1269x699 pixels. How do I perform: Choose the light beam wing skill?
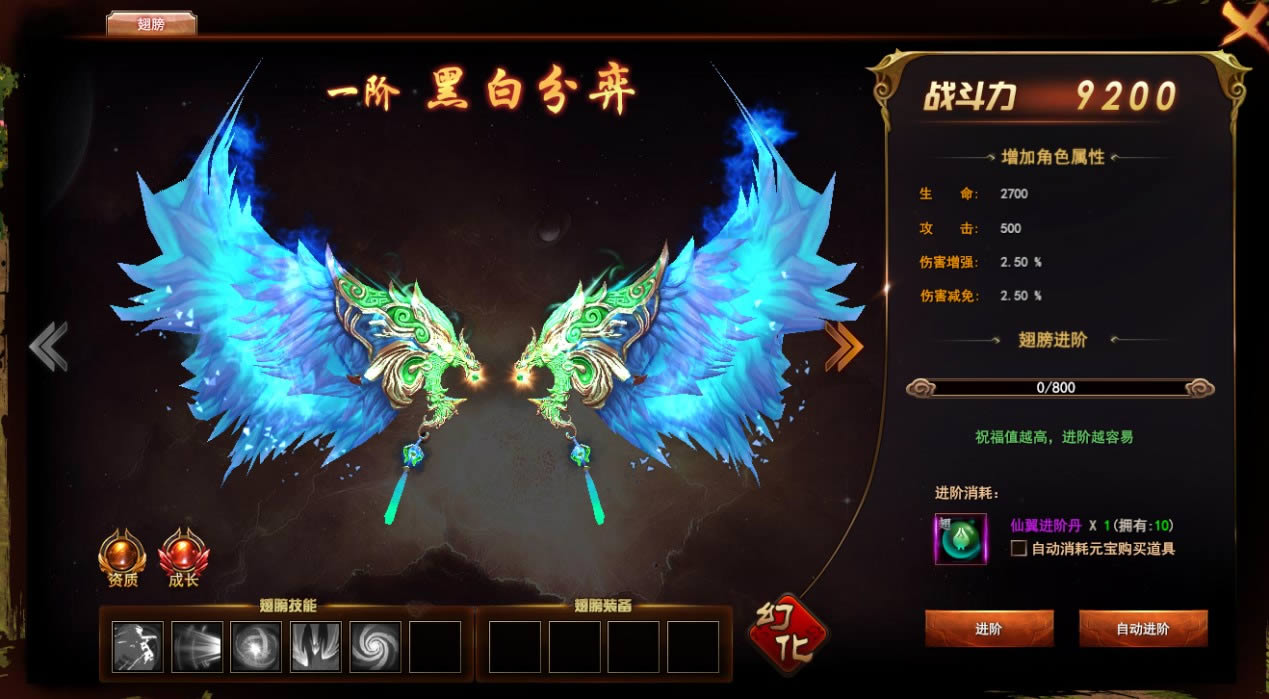197,646
